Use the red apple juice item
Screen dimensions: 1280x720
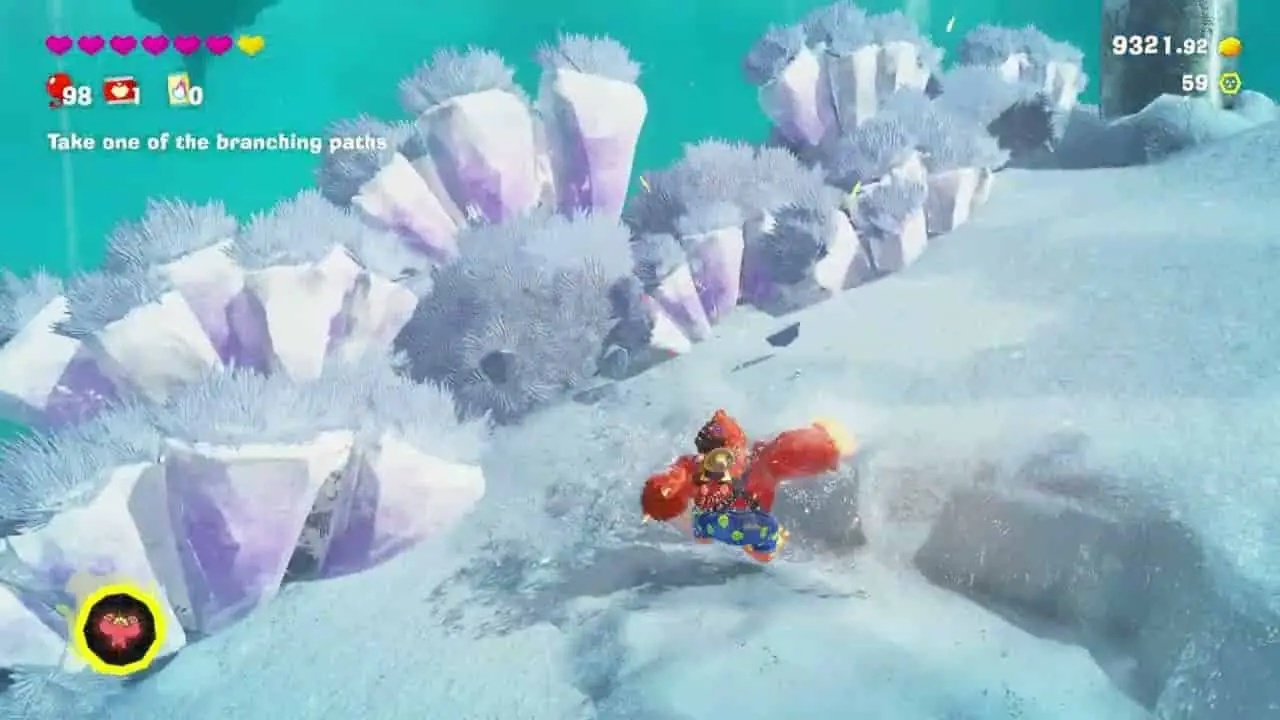click(x=121, y=91)
